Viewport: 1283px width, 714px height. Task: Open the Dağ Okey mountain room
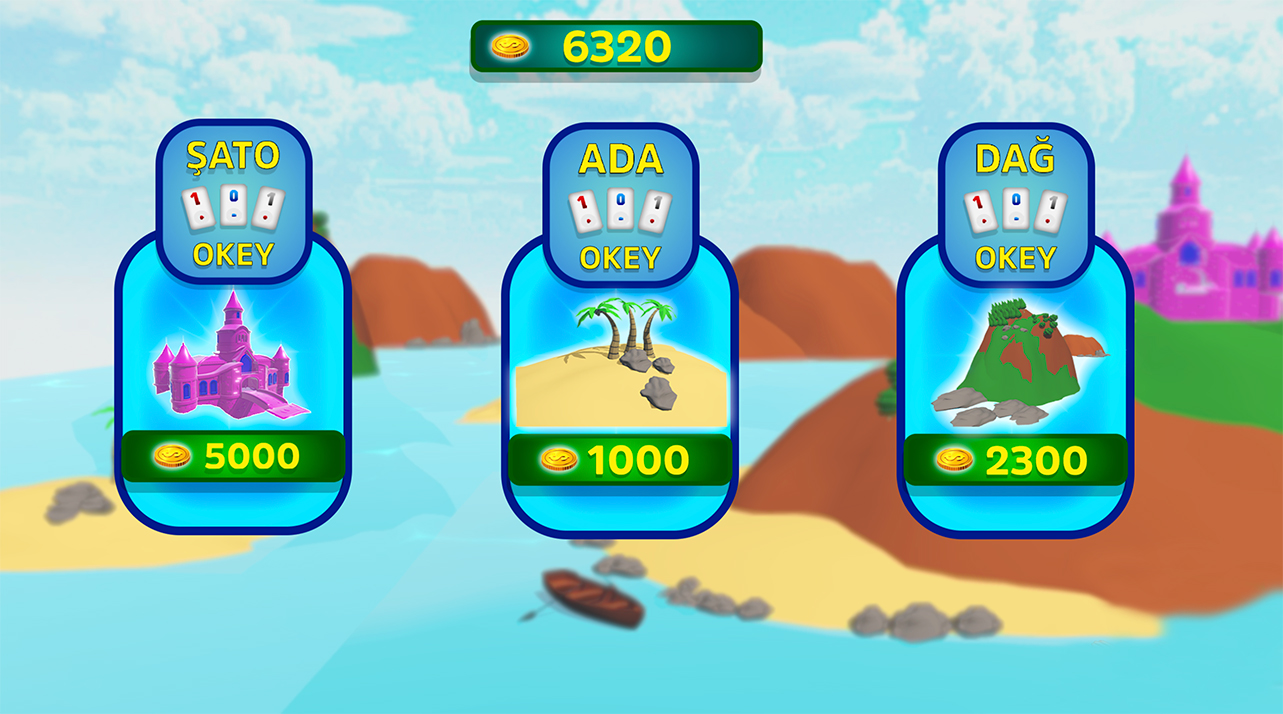click(x=1014, y=355)
